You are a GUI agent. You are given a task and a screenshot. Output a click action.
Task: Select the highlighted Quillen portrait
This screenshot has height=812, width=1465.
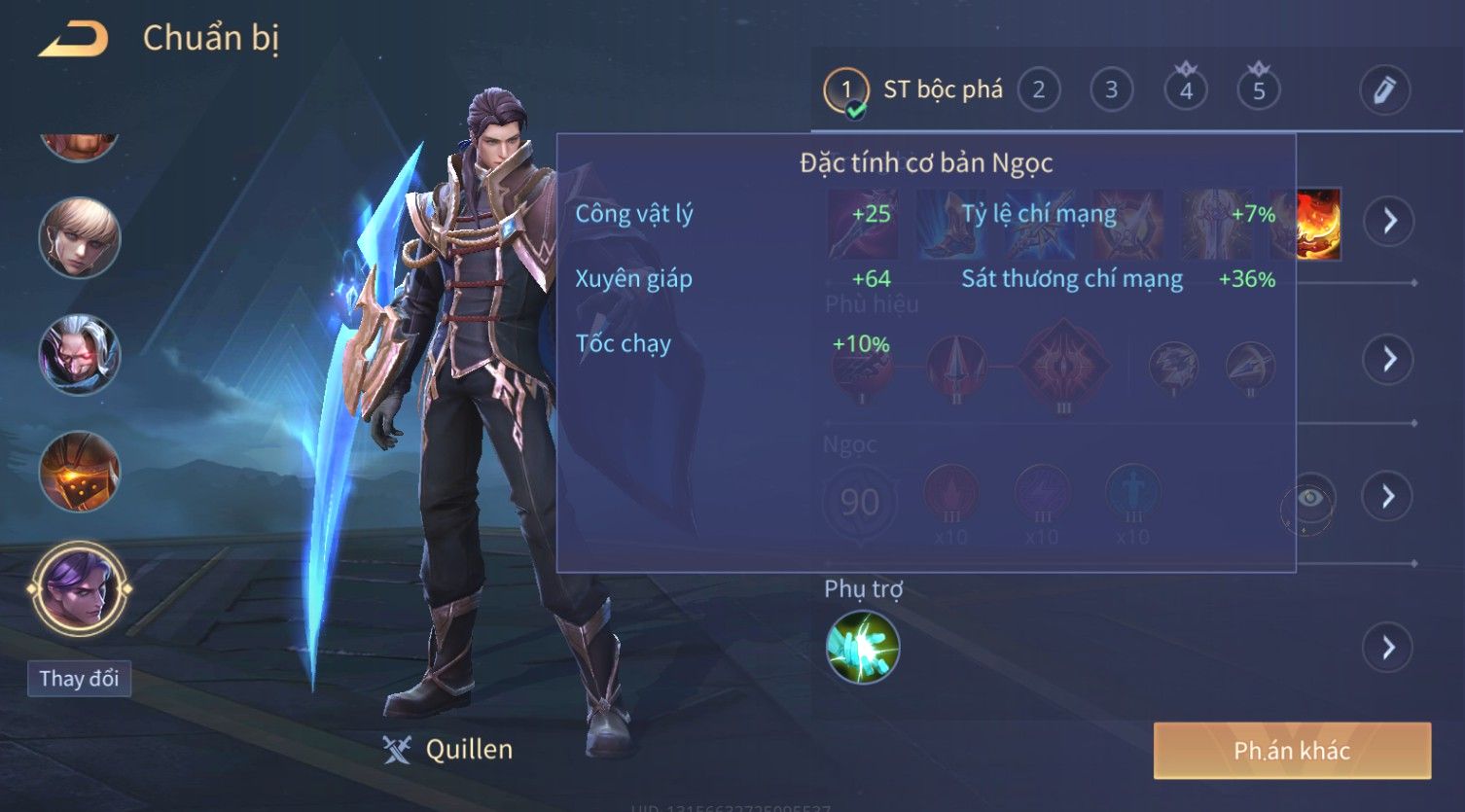click(x=79, y=588)
